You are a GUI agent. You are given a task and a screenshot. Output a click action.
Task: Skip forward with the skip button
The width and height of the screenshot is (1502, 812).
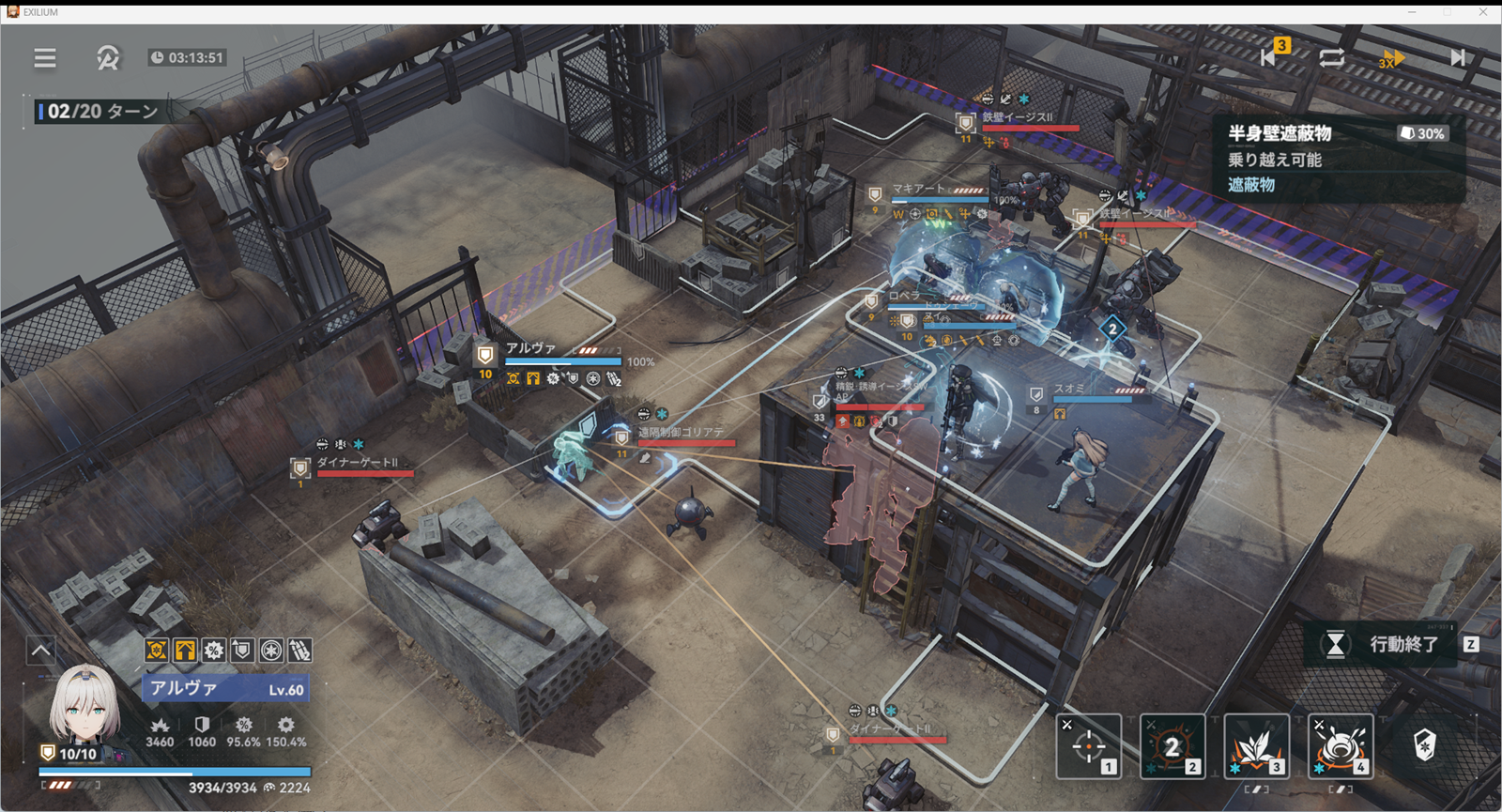1457,57
